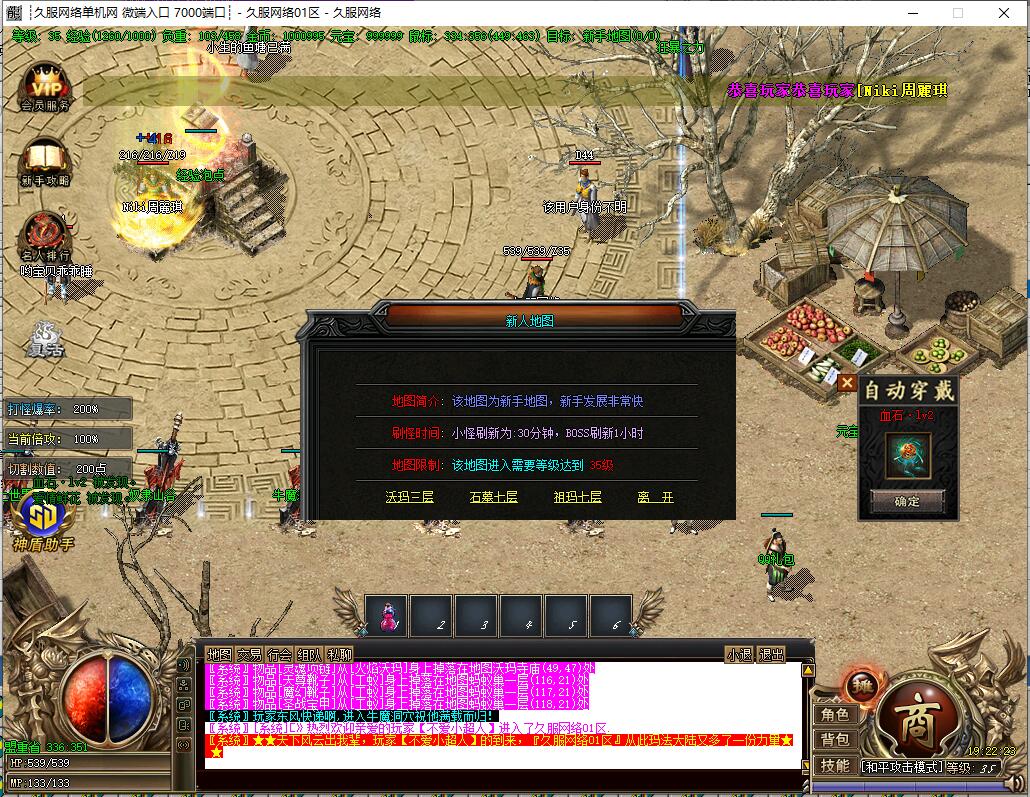Select the 血石 item in auto-equip panel

tap(908, 454)
